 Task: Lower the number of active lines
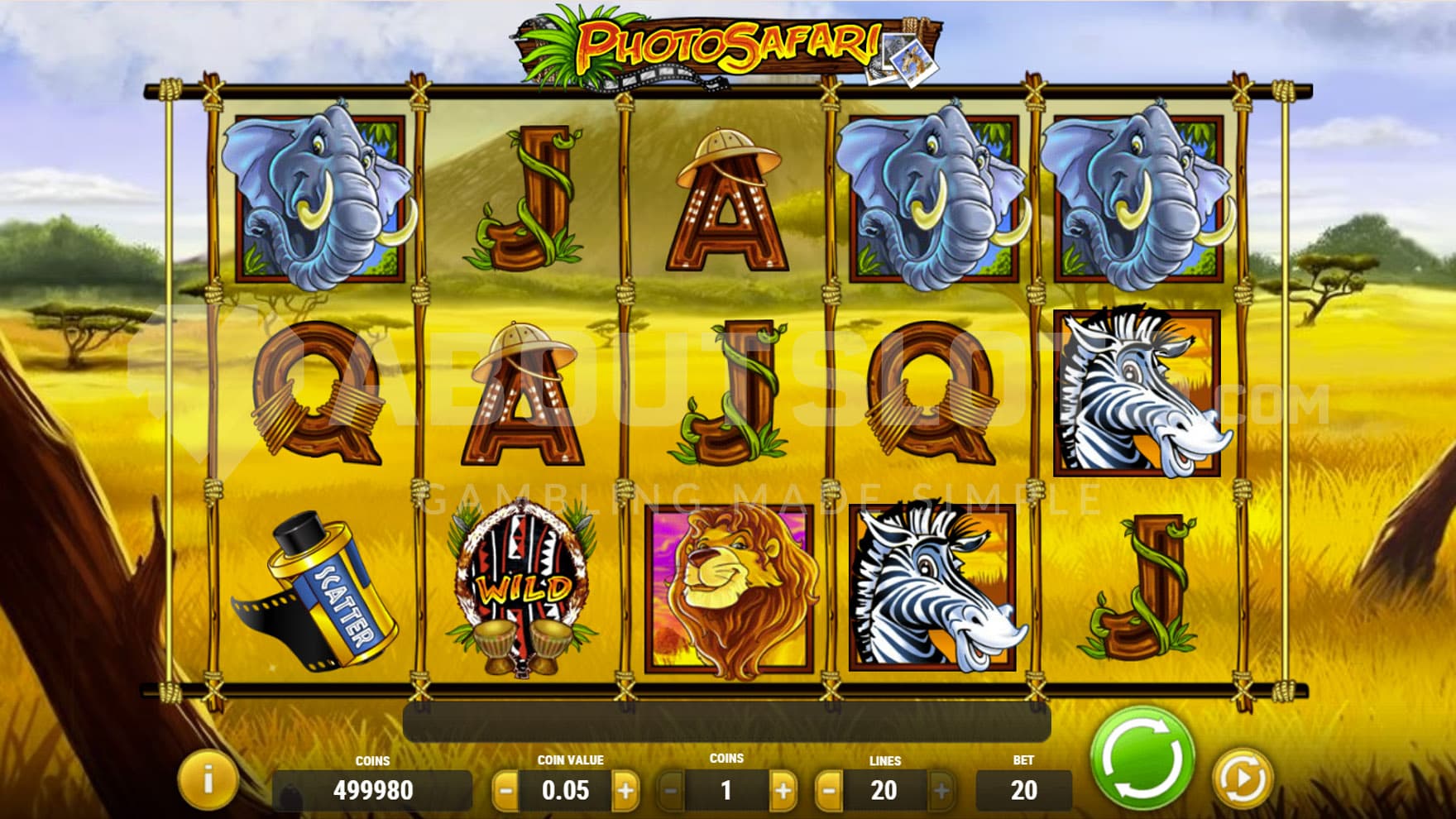point(829,792)
